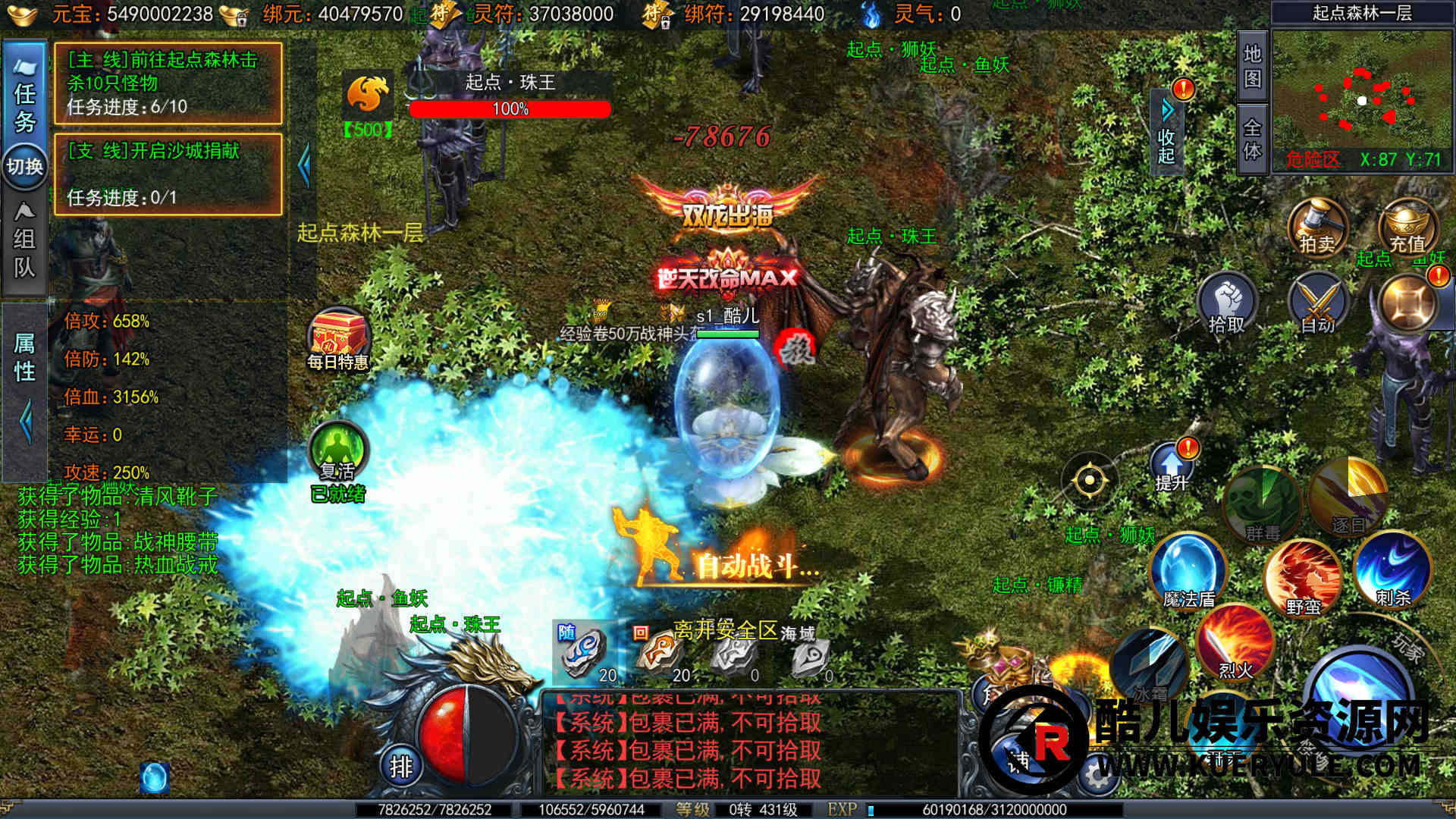Viewport: 1456px width, 819px height.
Task: Tap the 拾取 pickup button
Action: (x=1227, y=305)
